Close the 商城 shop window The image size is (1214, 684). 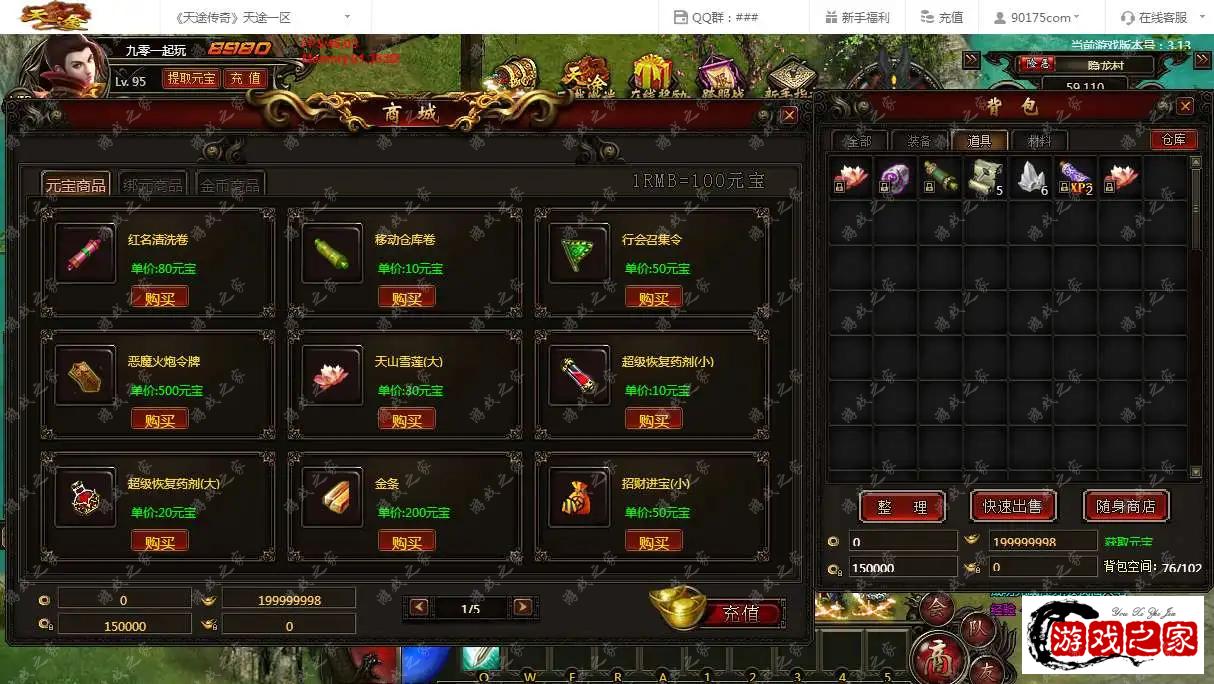point(789,115)
